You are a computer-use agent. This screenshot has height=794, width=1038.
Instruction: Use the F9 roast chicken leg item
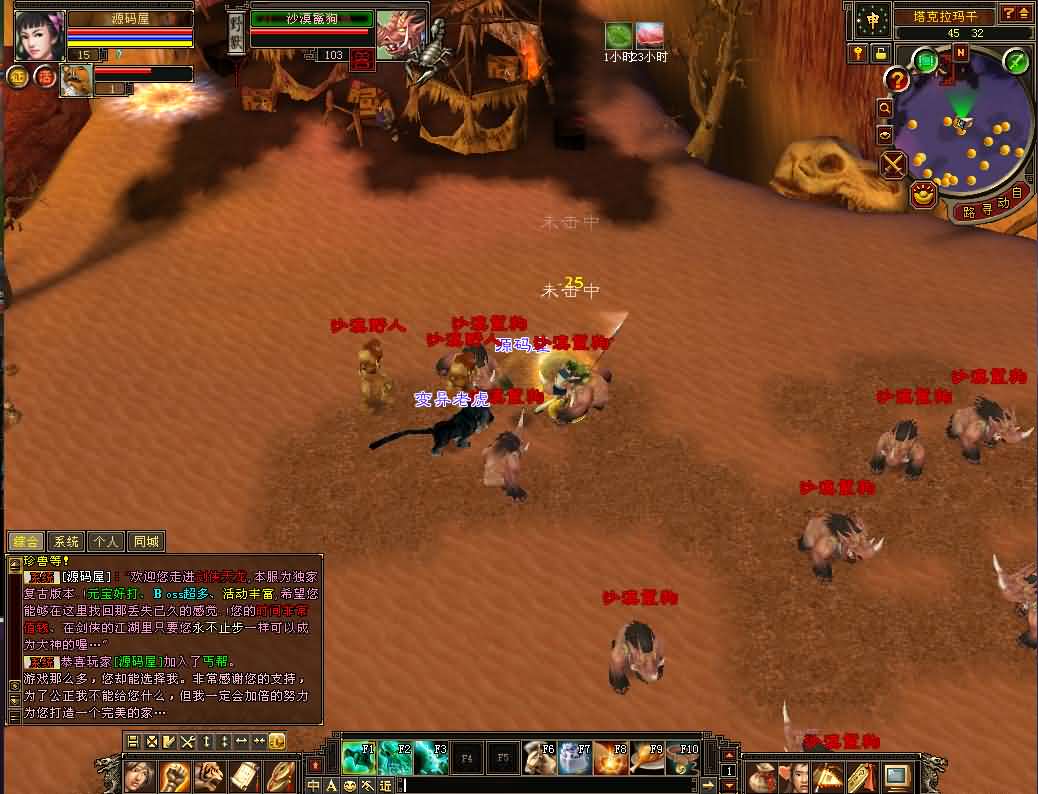coord(648,759)
